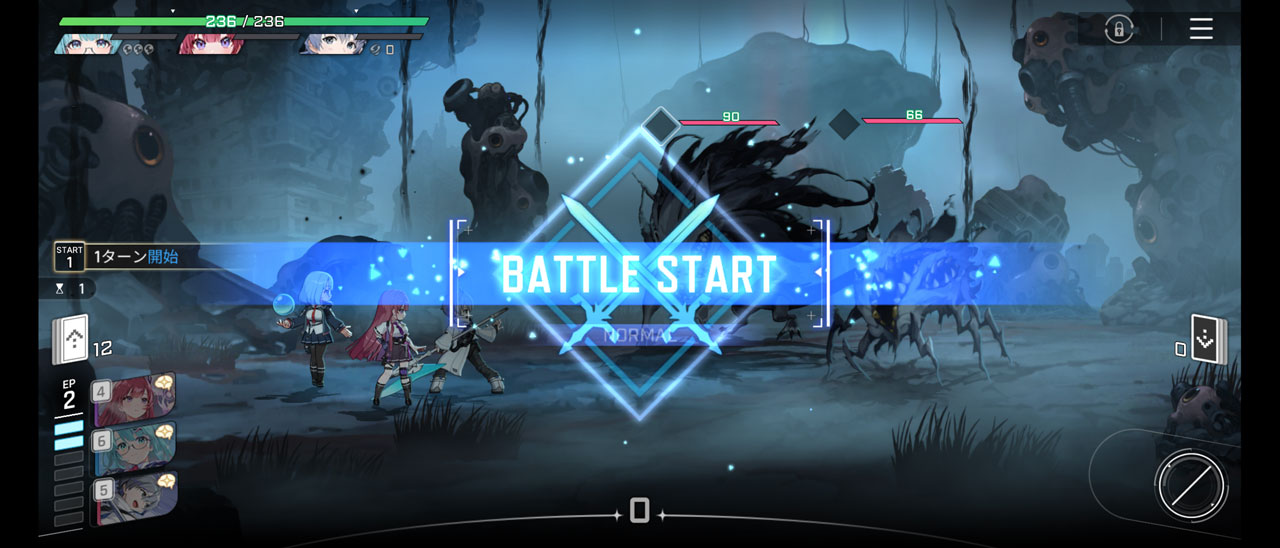
Task: Select the glasses girl card costing 6
Action: (x=135, y=449)
